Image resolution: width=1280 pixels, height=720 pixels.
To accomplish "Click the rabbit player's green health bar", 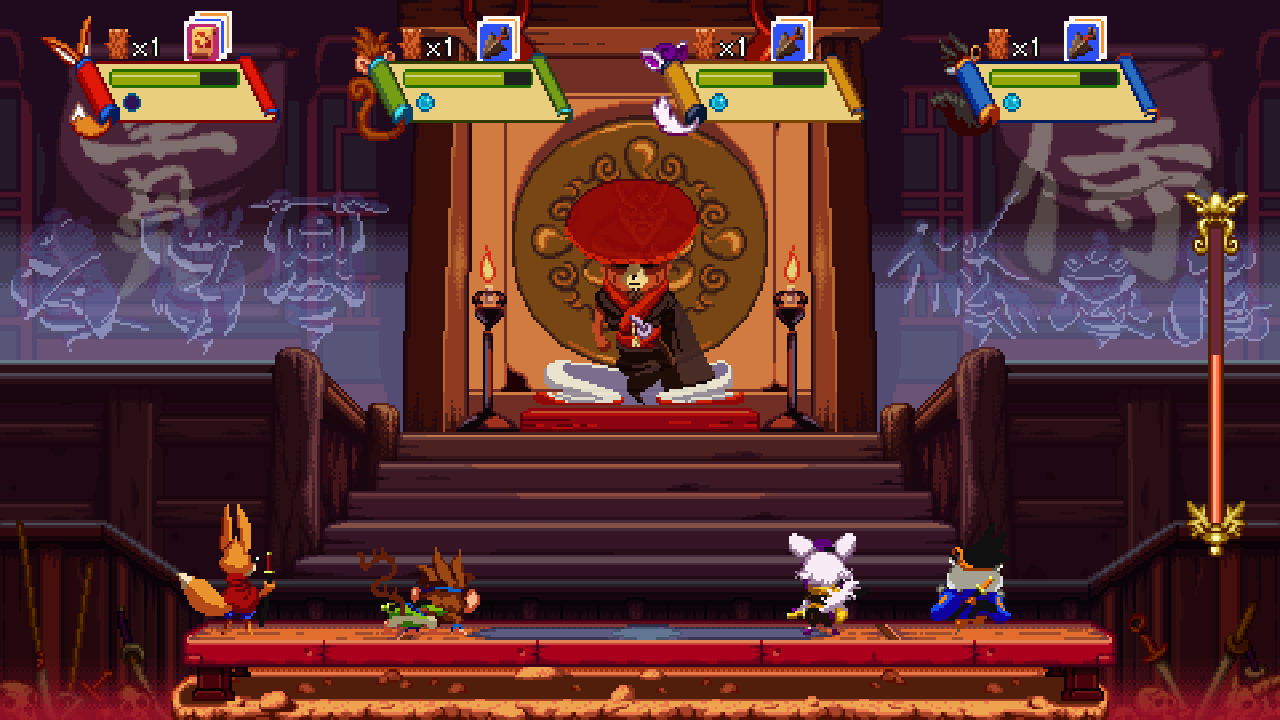I will [737, 78].
